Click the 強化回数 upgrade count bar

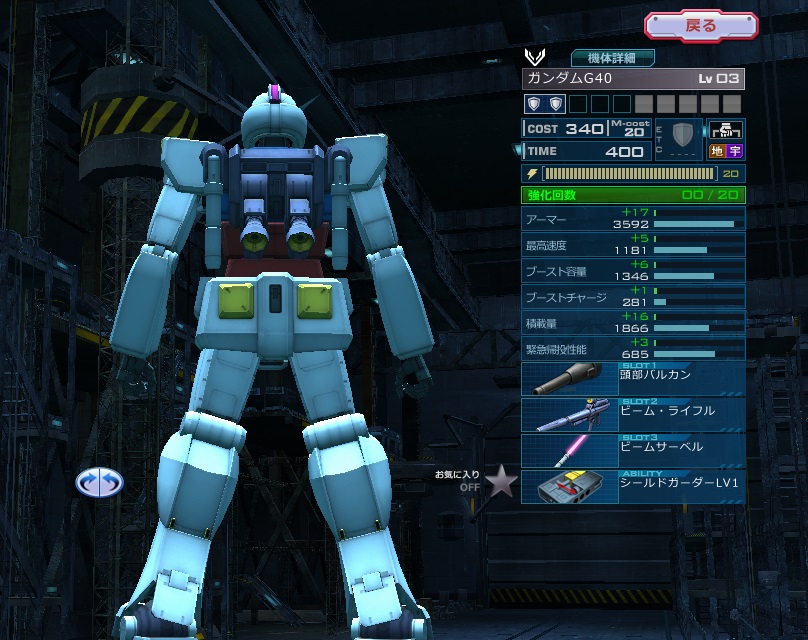coord(632,194)
